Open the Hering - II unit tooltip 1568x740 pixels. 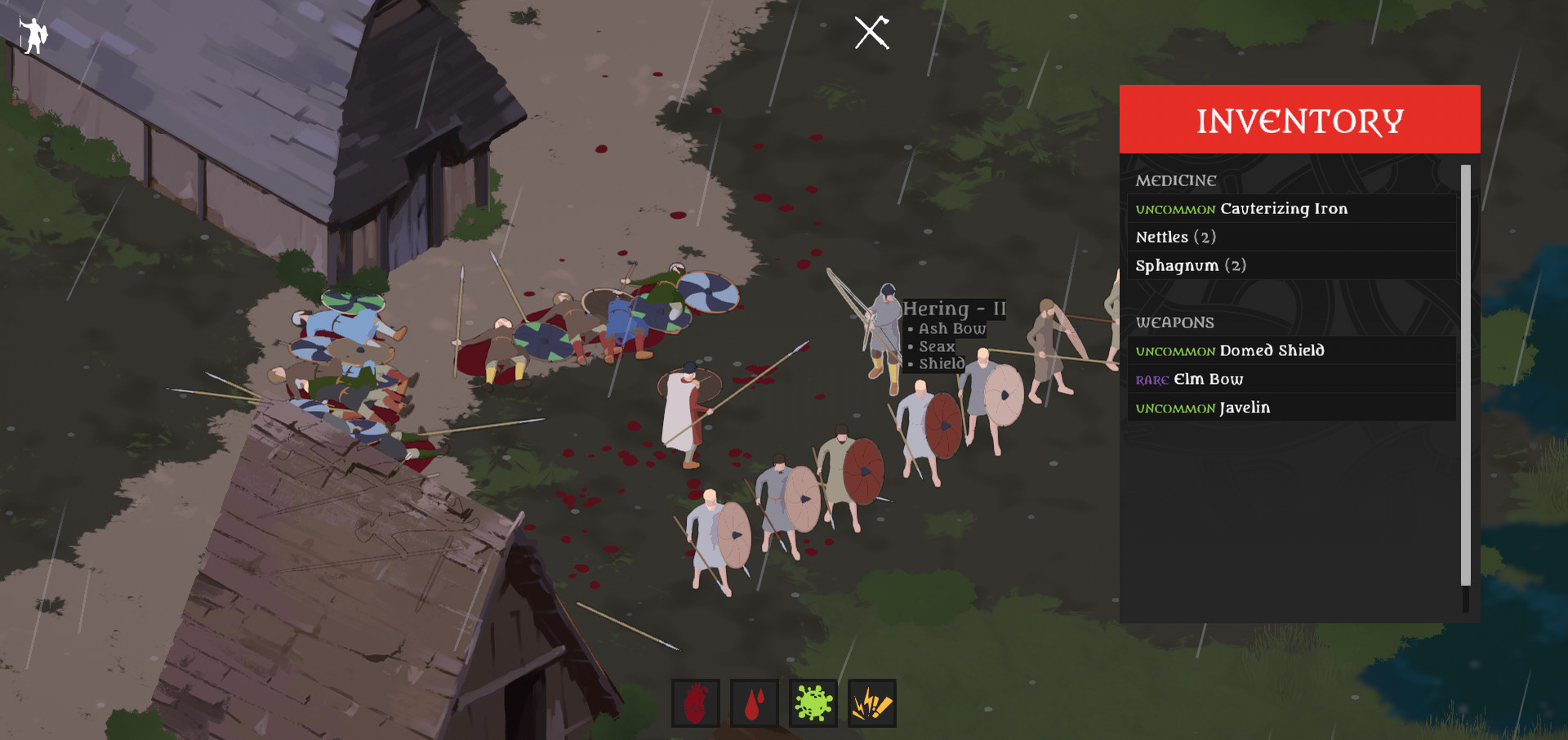(x=954, y=309)
